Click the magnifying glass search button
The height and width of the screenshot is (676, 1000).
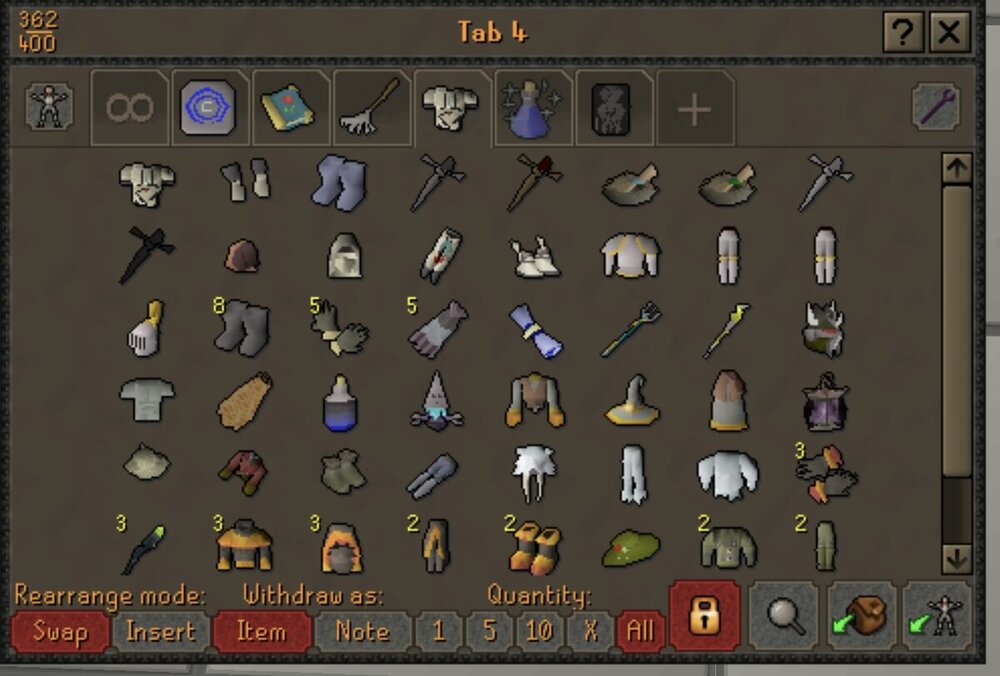tap(782, 617)
